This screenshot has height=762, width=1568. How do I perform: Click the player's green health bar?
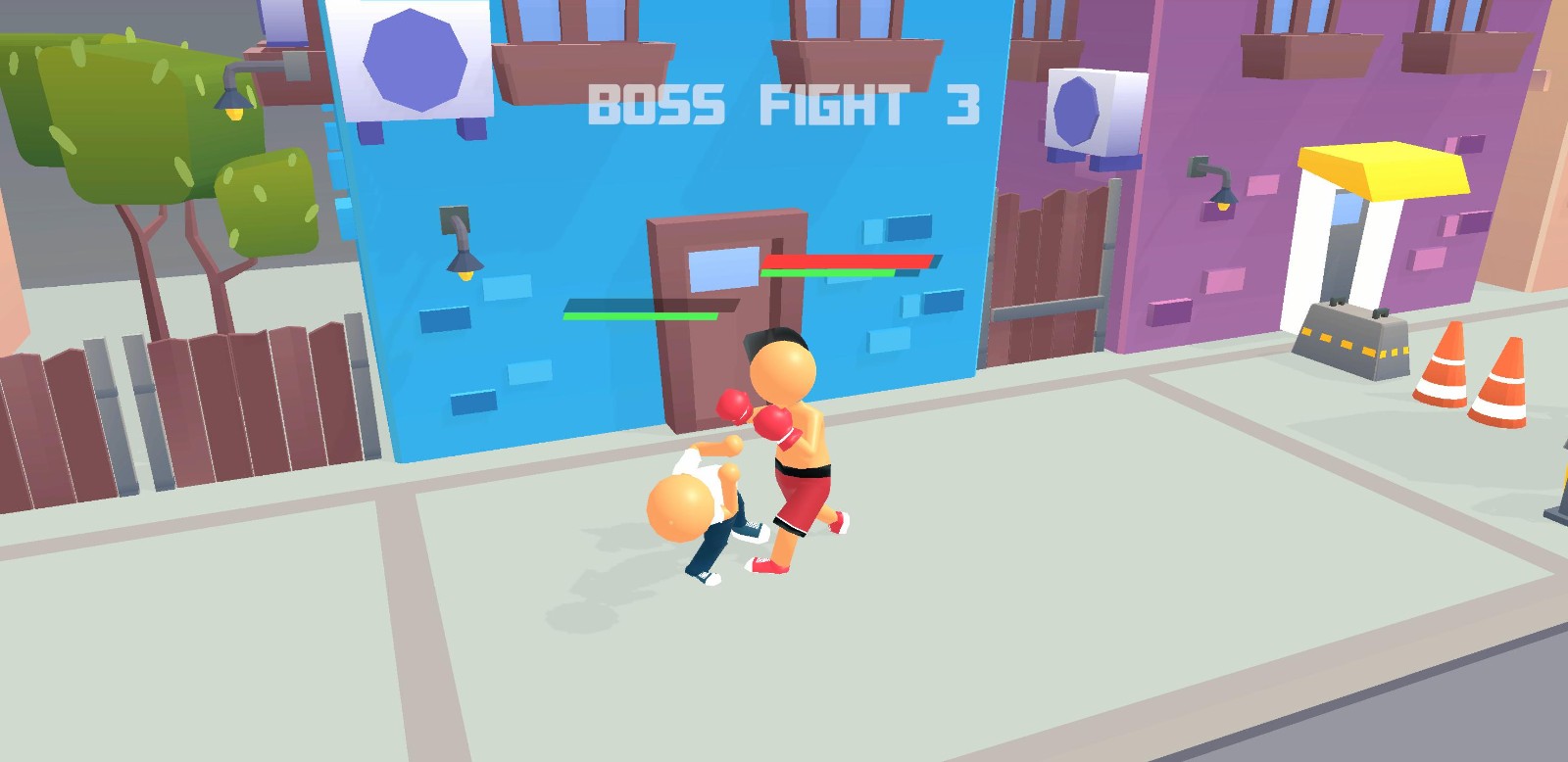point(637,315)
